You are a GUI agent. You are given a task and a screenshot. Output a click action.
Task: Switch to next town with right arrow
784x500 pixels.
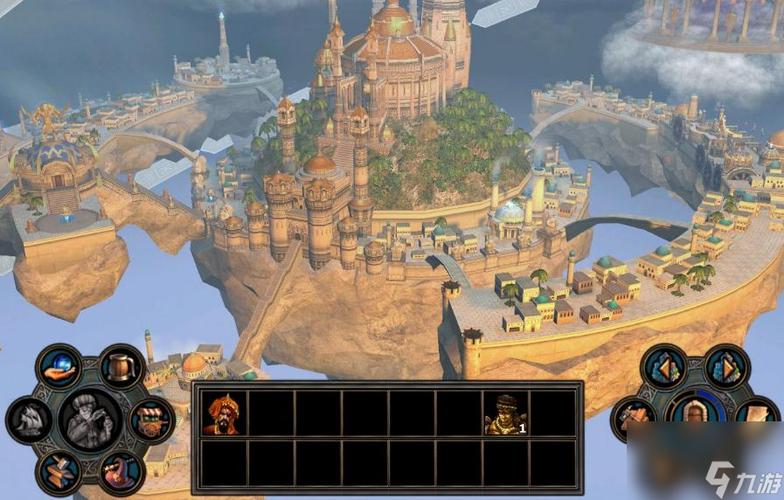(x=727, y=367)
